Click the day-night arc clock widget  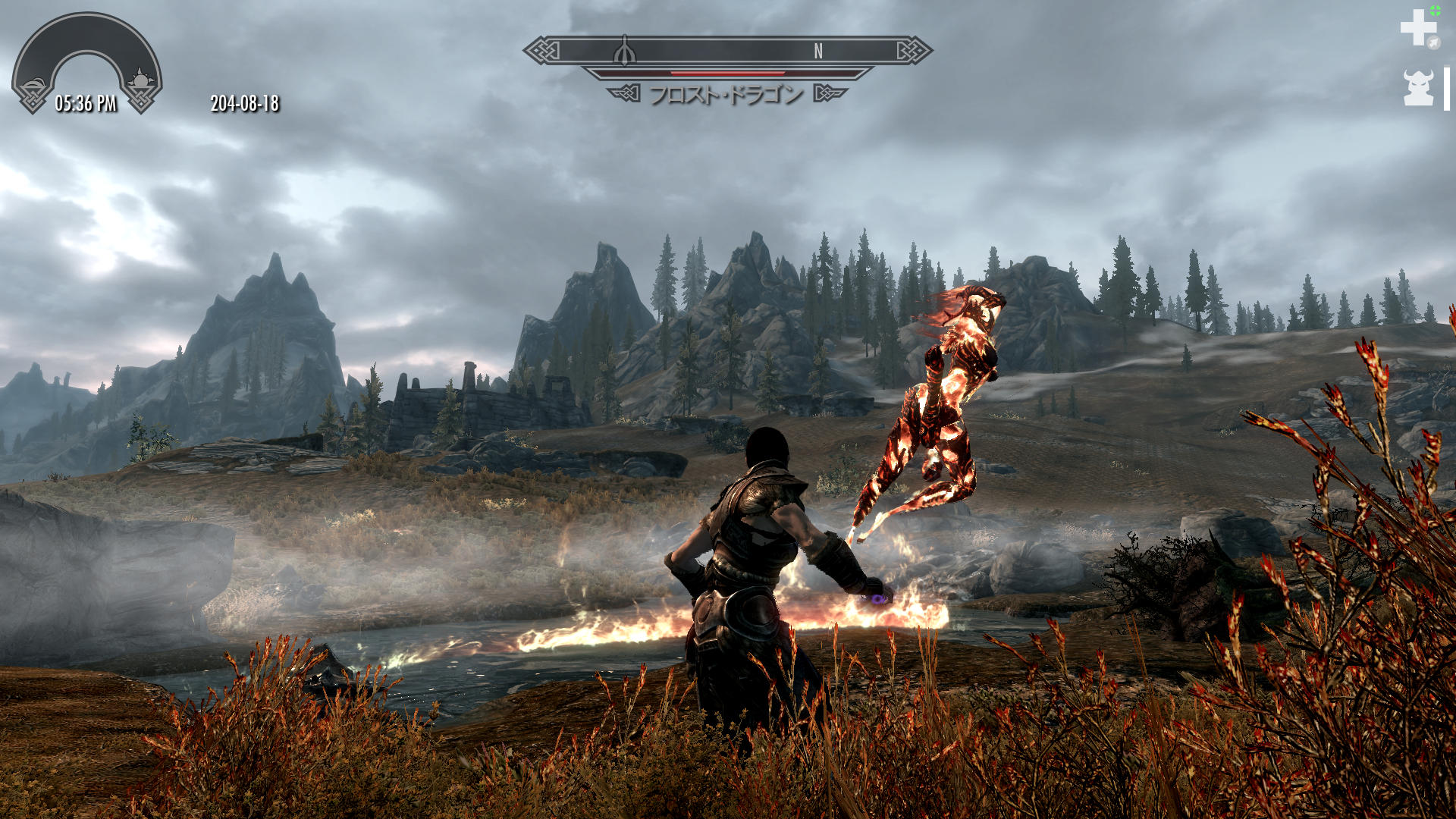(x=86, y=62)
